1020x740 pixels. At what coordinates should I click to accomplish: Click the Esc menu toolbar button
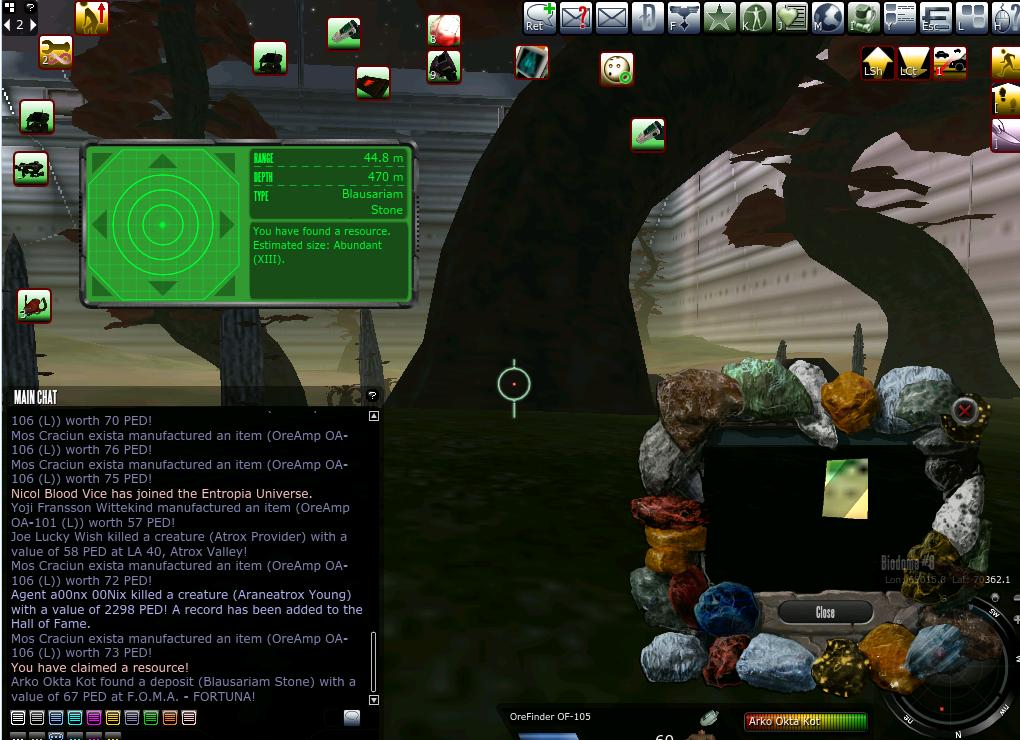tap(935, 17)
